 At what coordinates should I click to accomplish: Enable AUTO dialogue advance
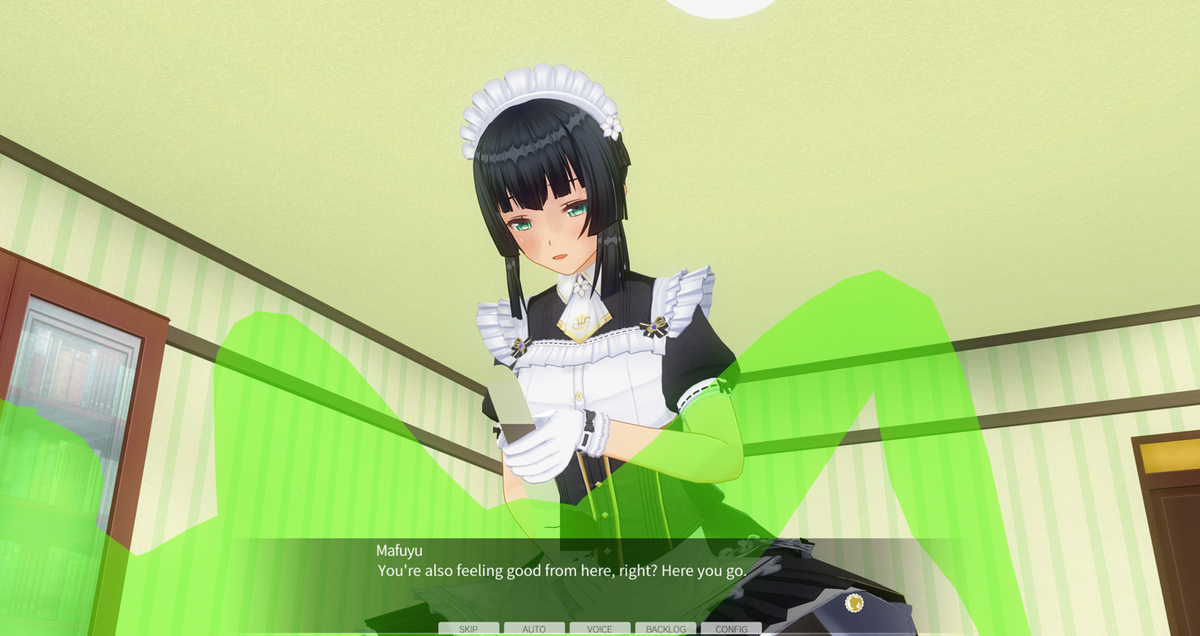pyautogui.click(x=534, y=629)
